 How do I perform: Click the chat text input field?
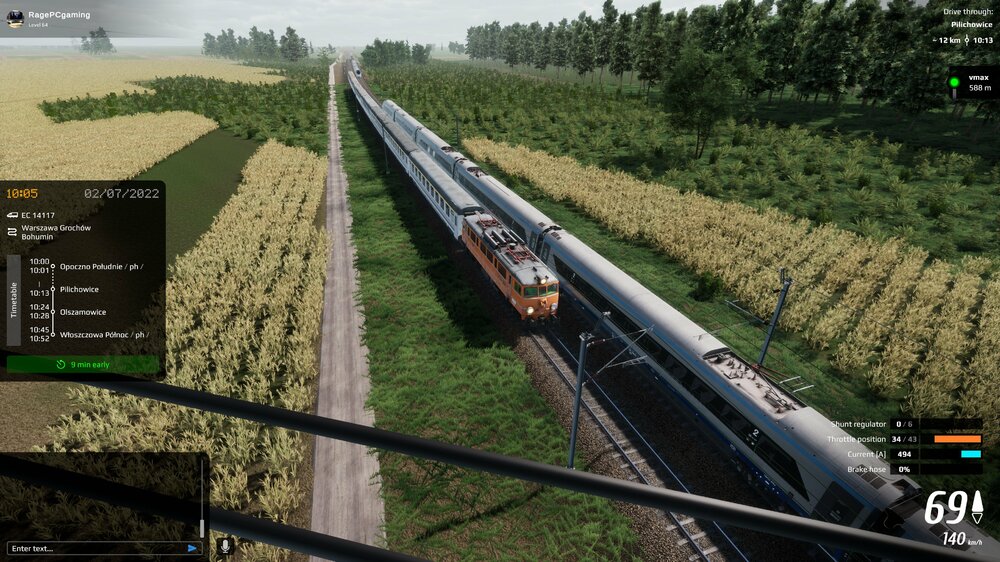click(x=95, y=548)
